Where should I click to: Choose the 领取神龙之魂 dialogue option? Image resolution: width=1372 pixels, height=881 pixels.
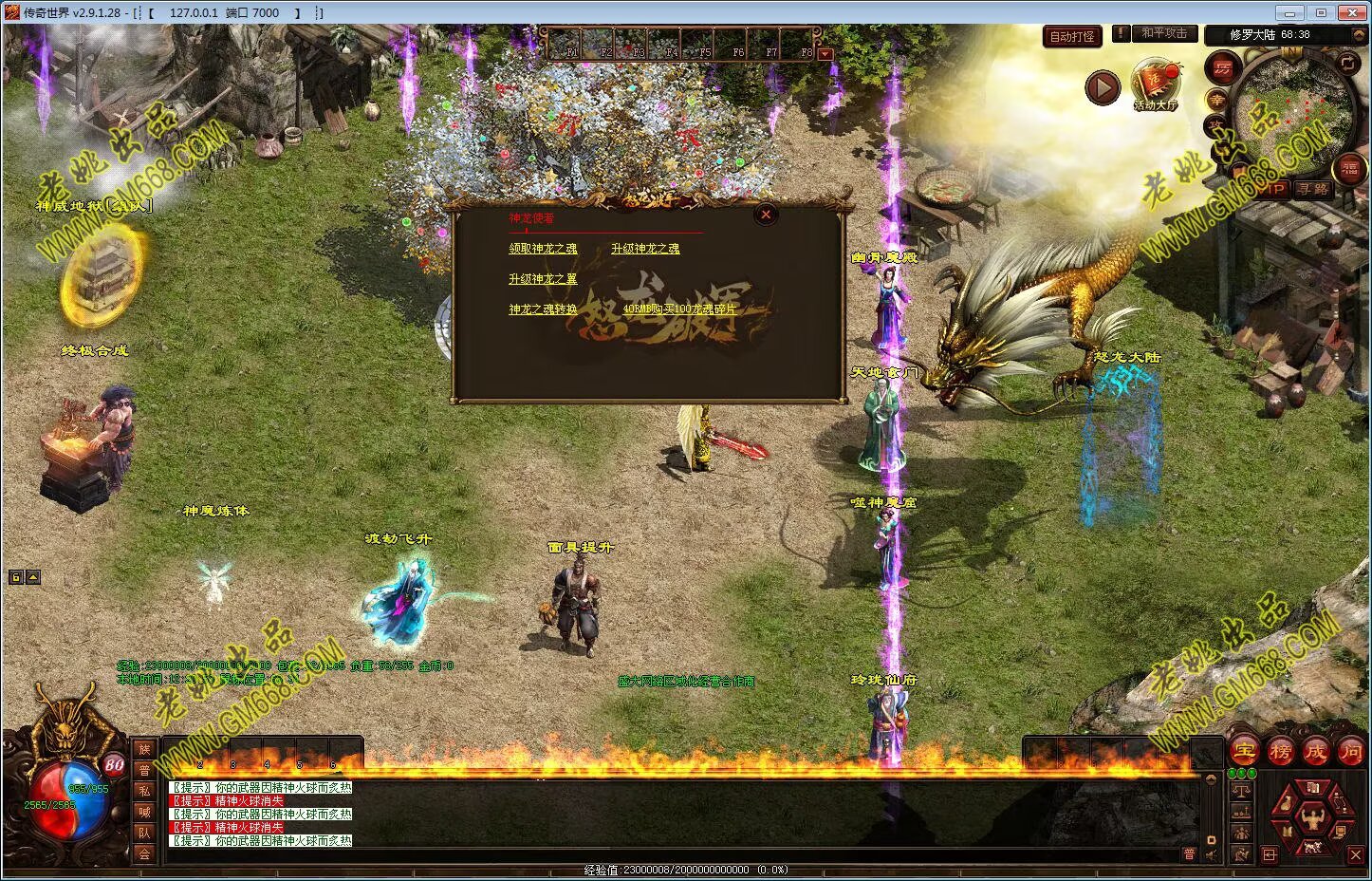[543, 249]
